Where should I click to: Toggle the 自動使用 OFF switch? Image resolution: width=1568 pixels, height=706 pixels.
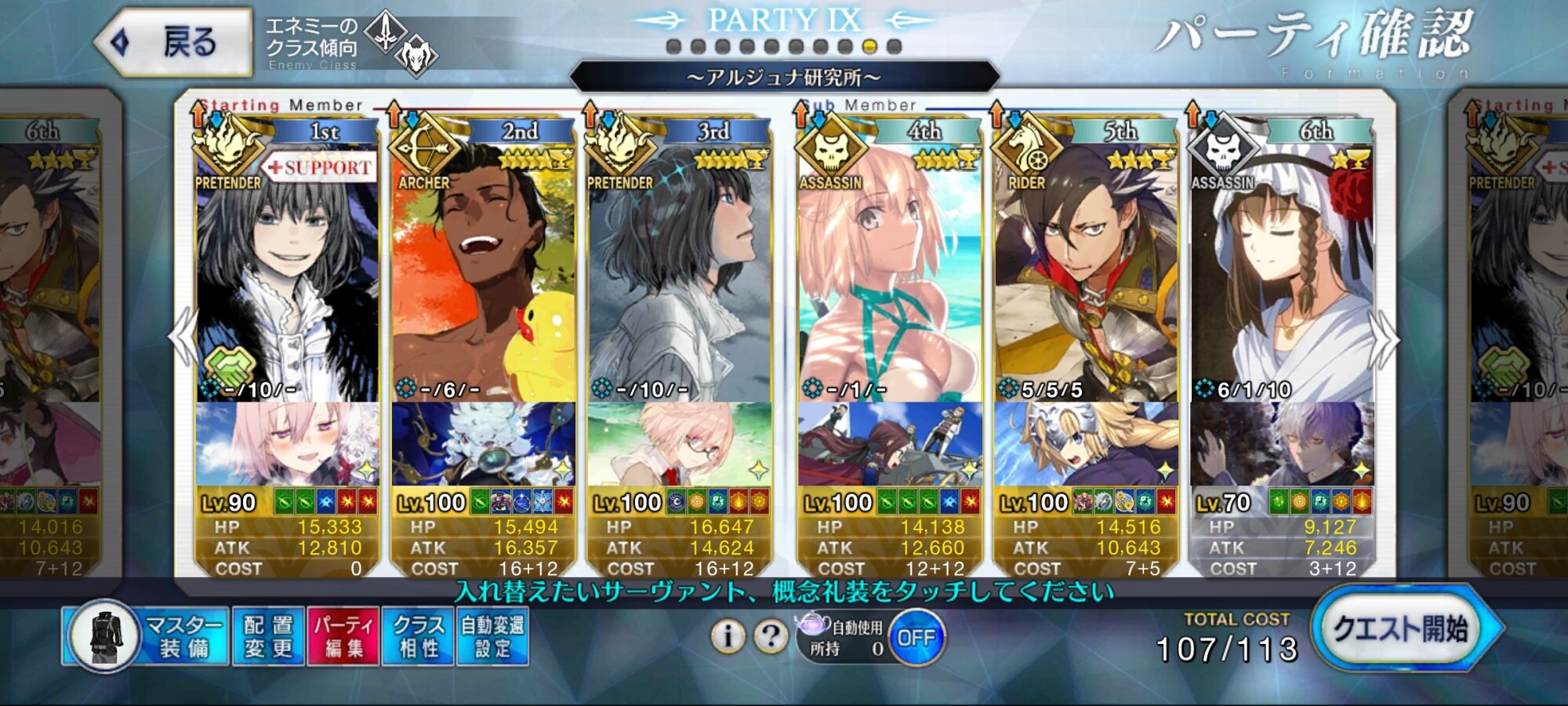pos(915,638)
